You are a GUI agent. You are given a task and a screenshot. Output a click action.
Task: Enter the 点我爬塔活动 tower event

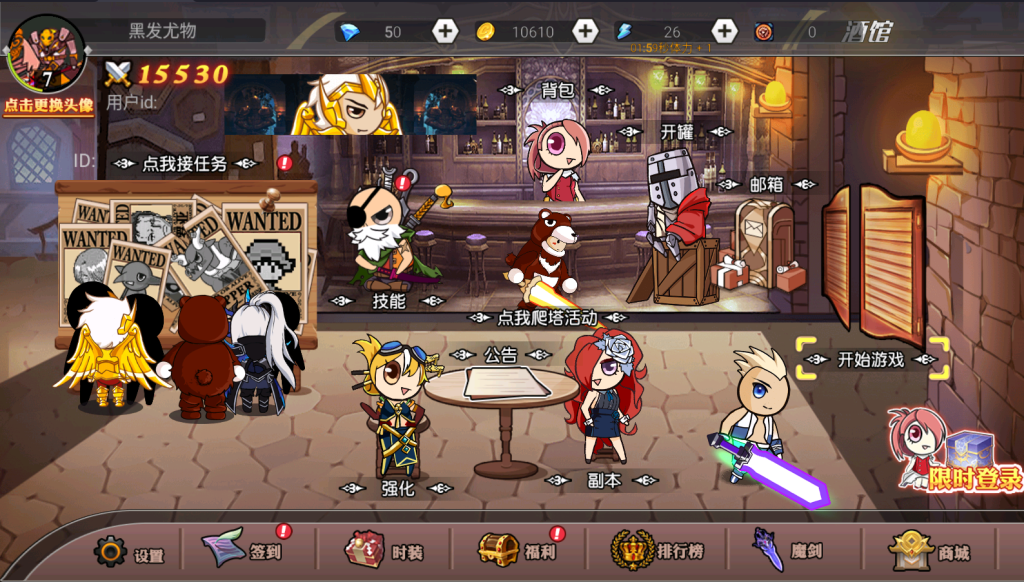click(x=547, y=318)
